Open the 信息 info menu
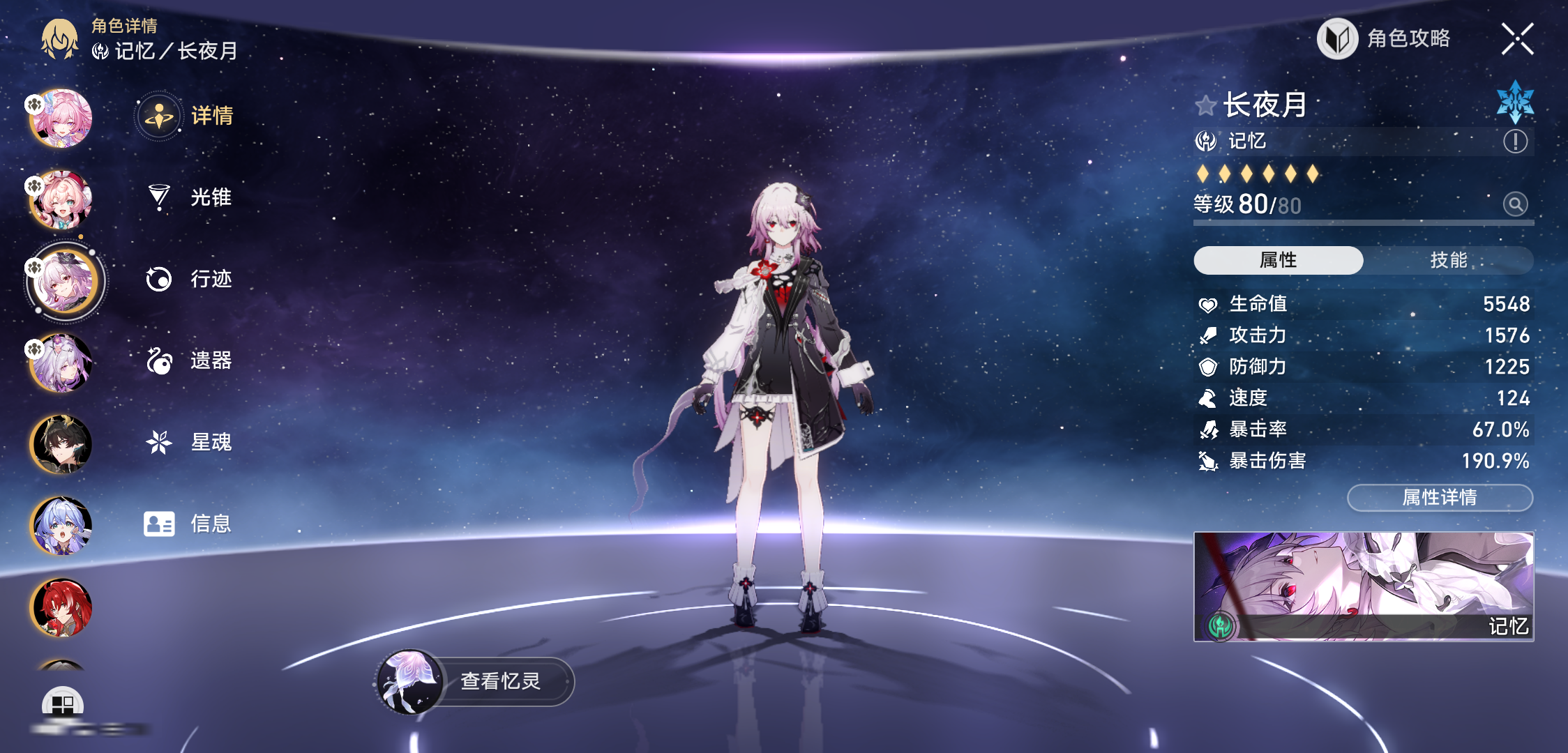Viewport: 1568px width, 753px height. click(188, 524)
